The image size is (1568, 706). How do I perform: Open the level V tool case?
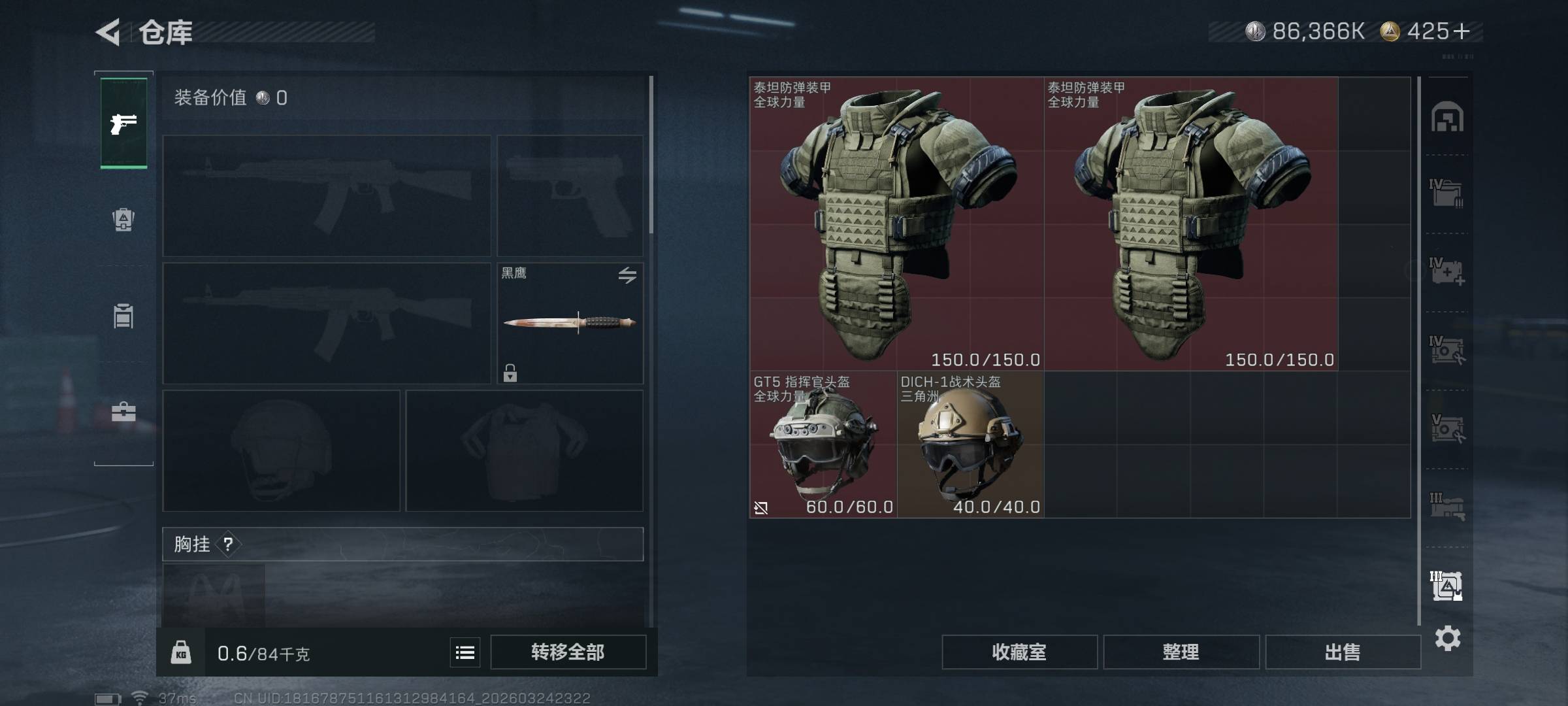coord(1447,429)
